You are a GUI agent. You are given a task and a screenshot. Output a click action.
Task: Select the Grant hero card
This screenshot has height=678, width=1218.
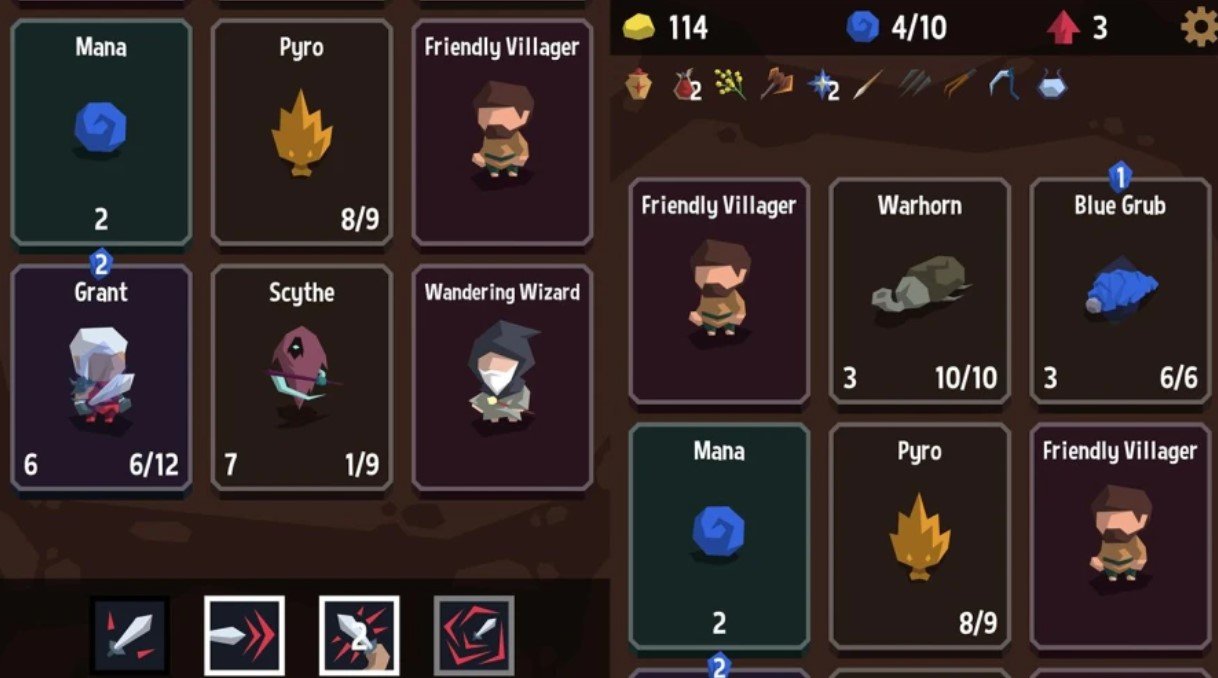(x=101, y=377)
